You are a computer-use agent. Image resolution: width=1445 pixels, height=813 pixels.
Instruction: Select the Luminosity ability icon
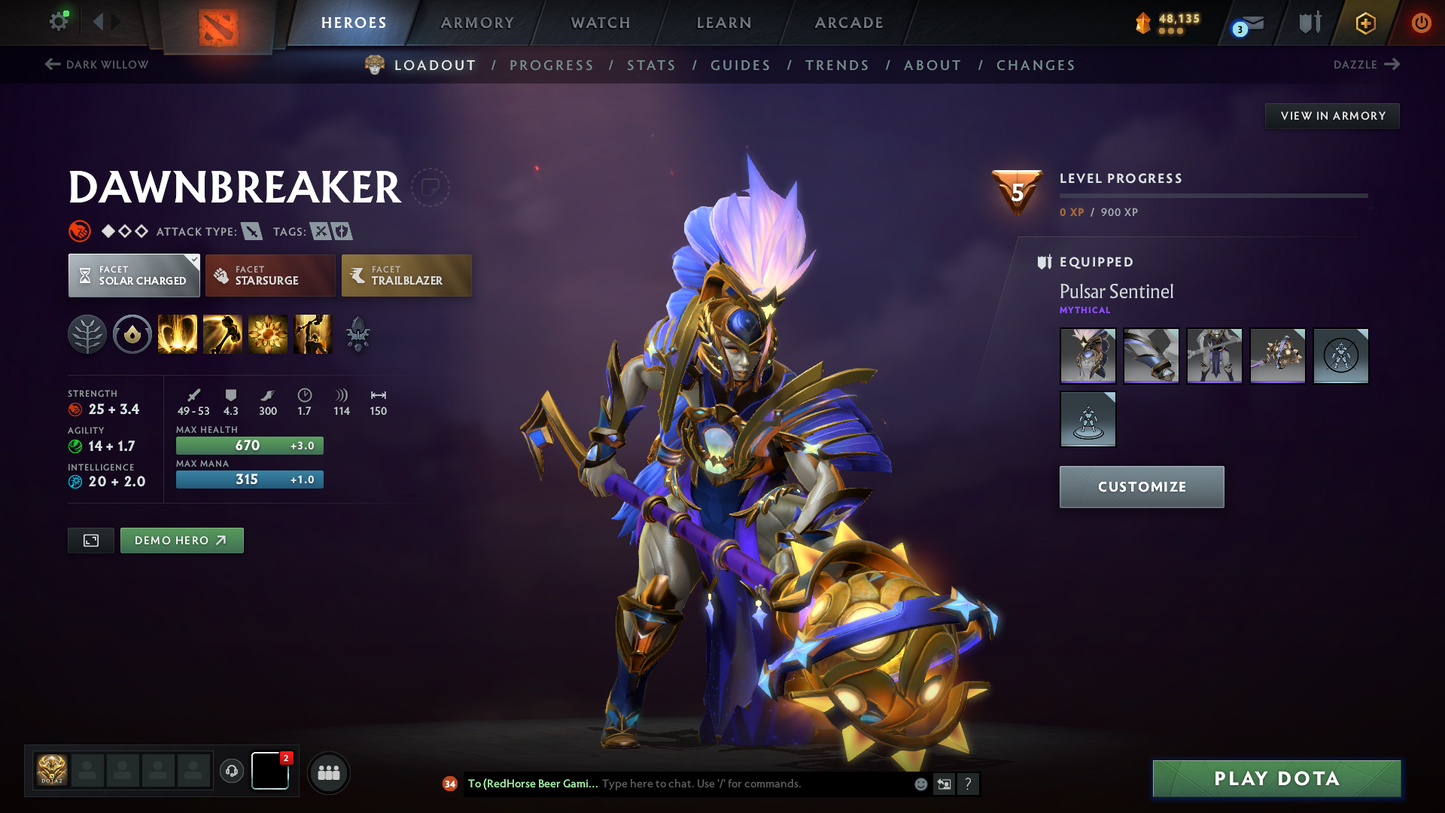click(267, 334)
